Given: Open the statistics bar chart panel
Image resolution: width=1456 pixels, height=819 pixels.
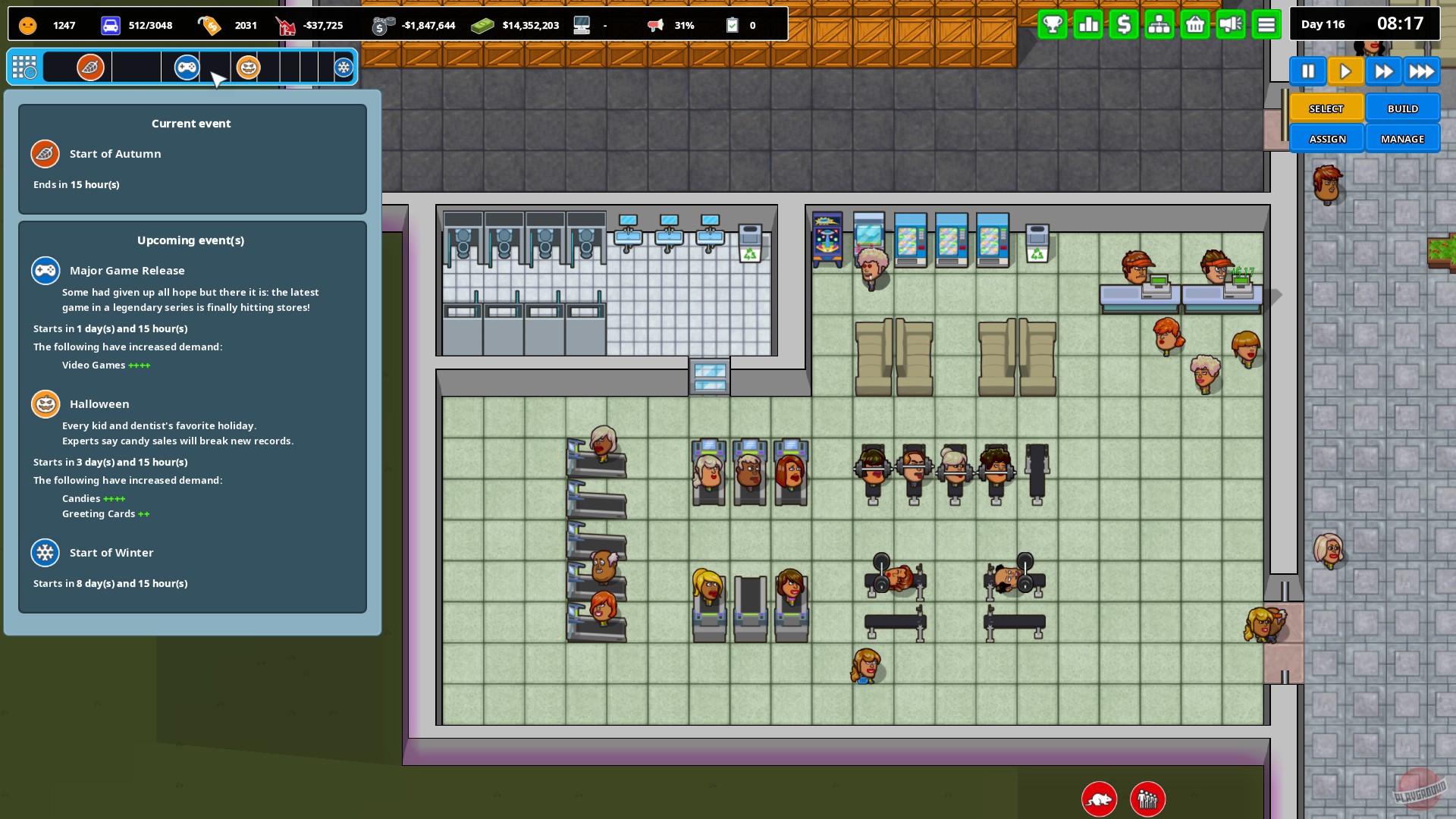Looking at the screenshot, I should pos(1087,24).
